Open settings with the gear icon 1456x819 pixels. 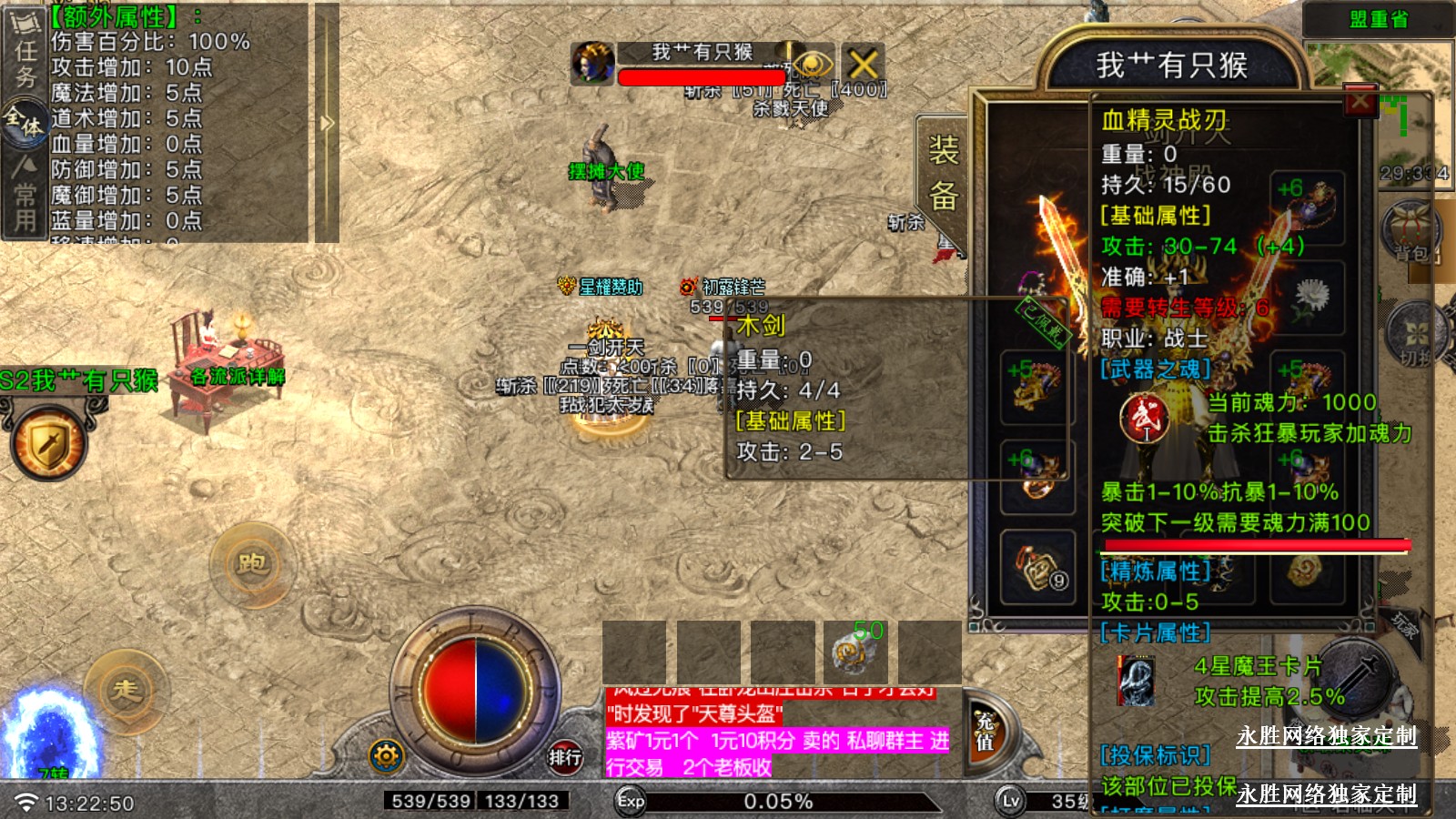click(386, 755)
